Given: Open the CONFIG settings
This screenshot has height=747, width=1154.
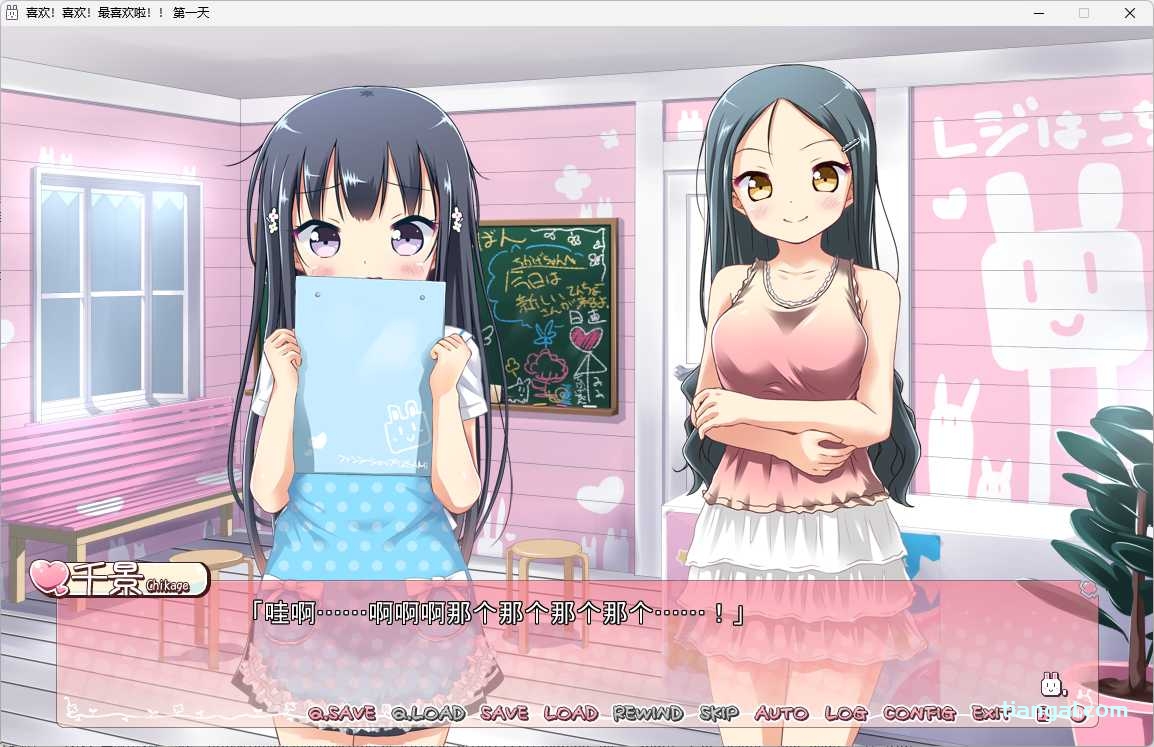Looking at the screenshot, I should coord(919,713).
